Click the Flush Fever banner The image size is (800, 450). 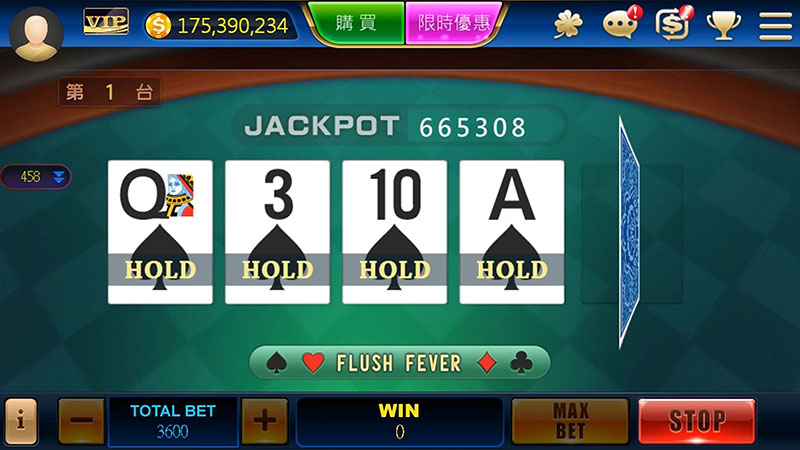click(399, 362)
